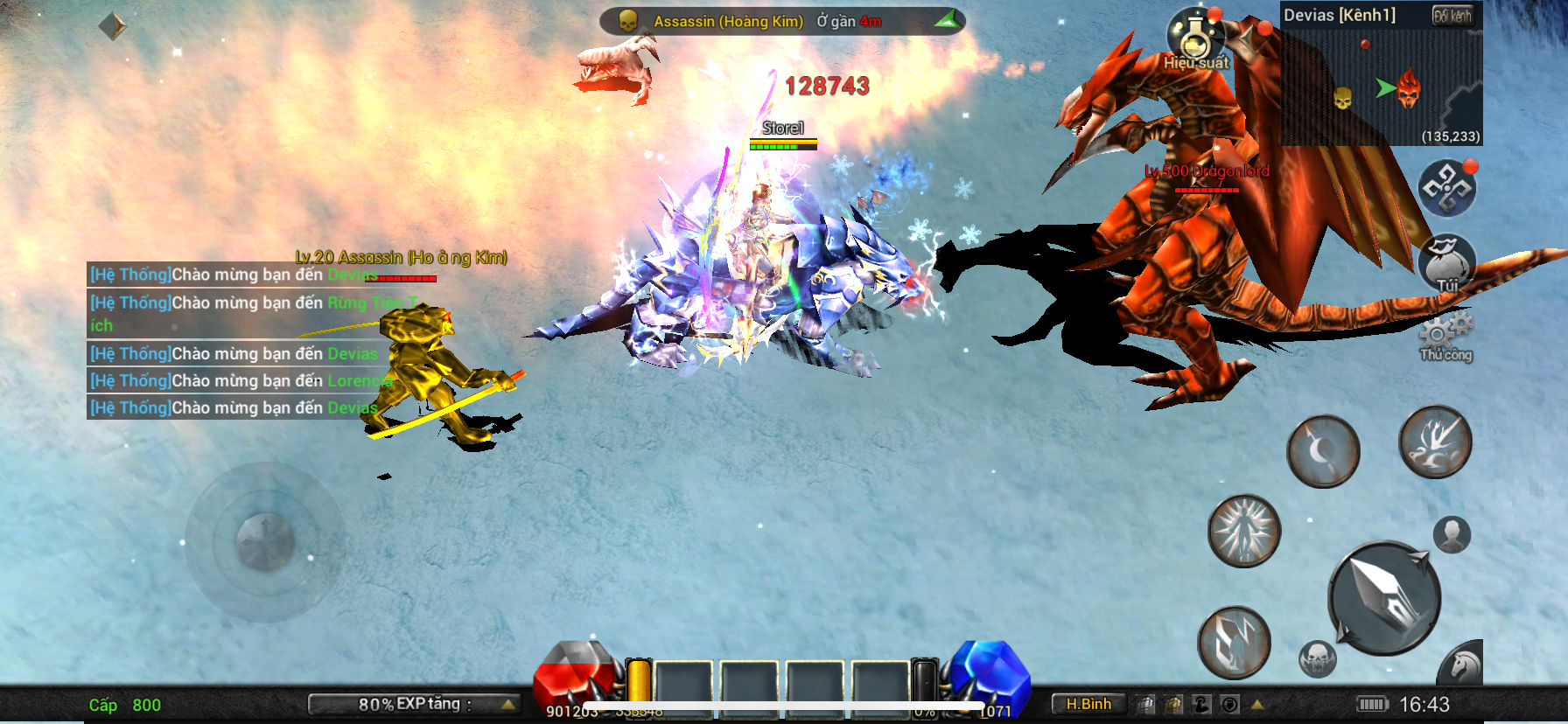
Task: Click the Đổi kênh channel switch button
Action: 1452,16
